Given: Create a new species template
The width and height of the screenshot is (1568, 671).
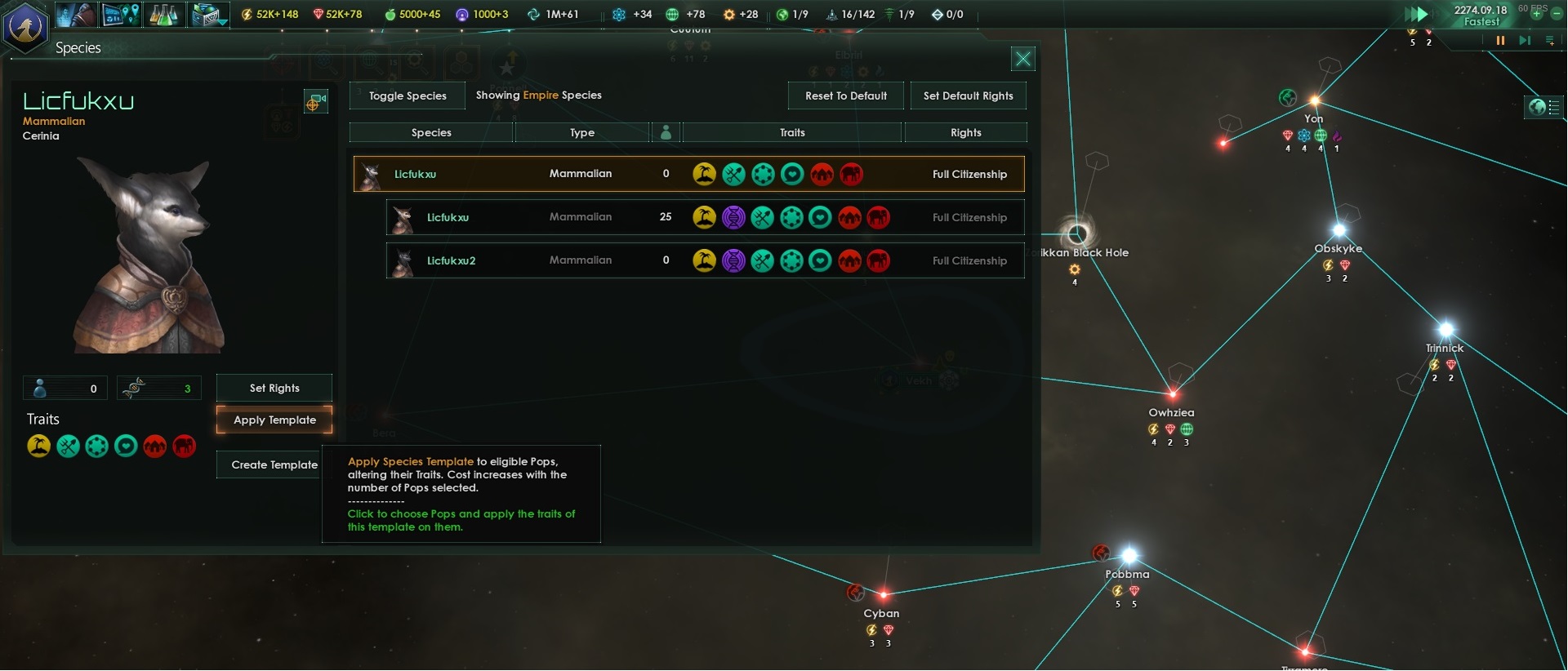Looking at the screenshot, I should click(x=274, y=464).
